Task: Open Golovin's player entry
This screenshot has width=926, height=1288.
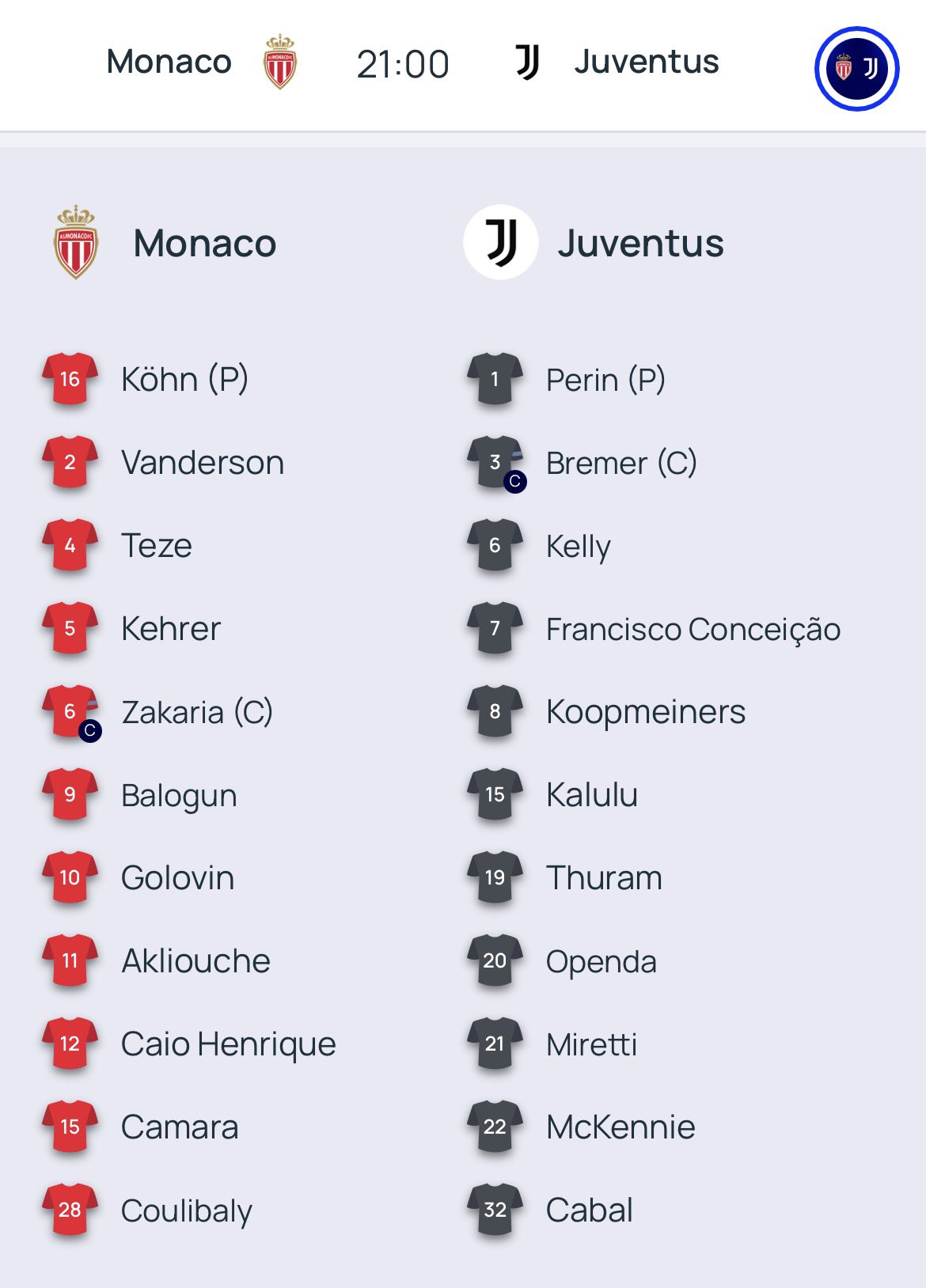Action: point(177,878)
